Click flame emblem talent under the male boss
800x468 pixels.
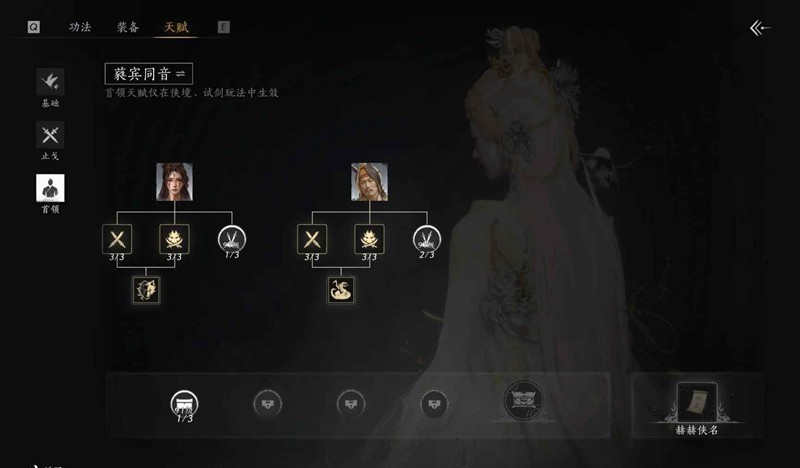(369, 238)
